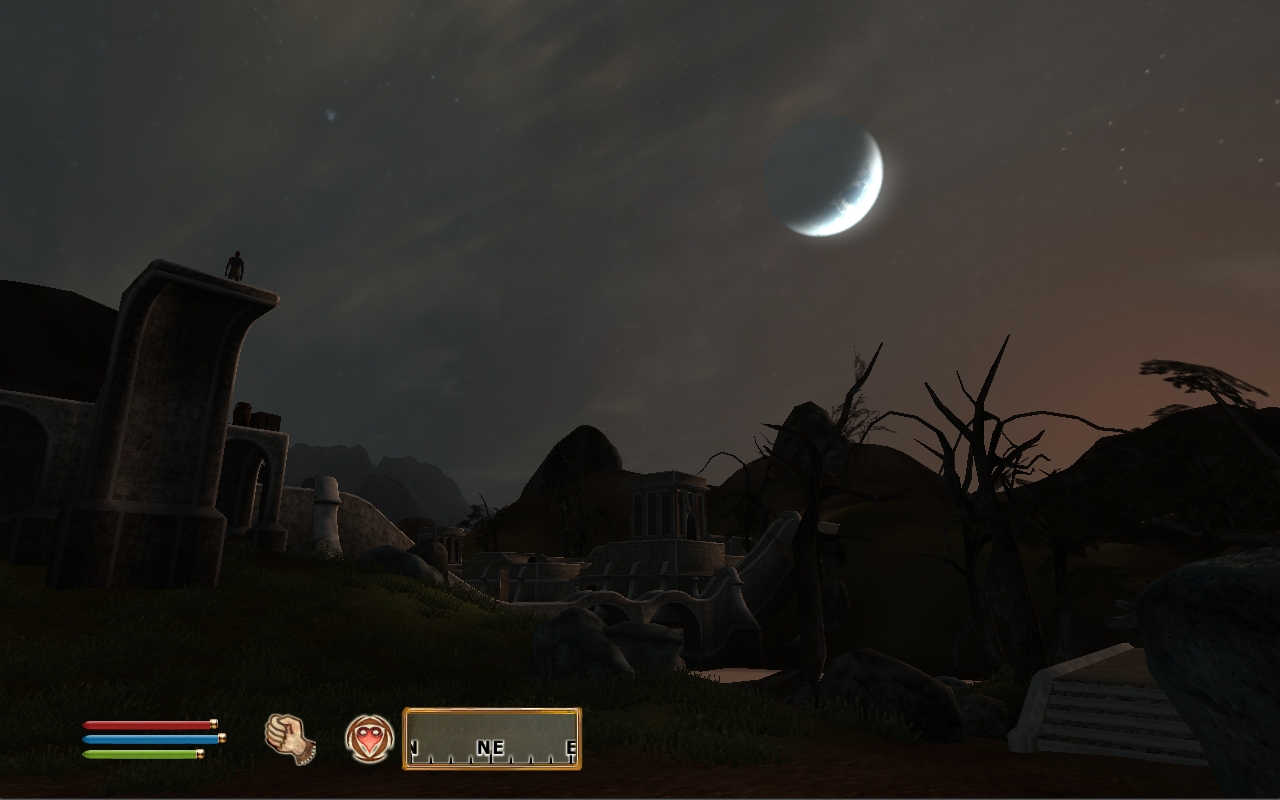Click the compass direction bar
The image size is (1280, 800).
coord(491,739)
